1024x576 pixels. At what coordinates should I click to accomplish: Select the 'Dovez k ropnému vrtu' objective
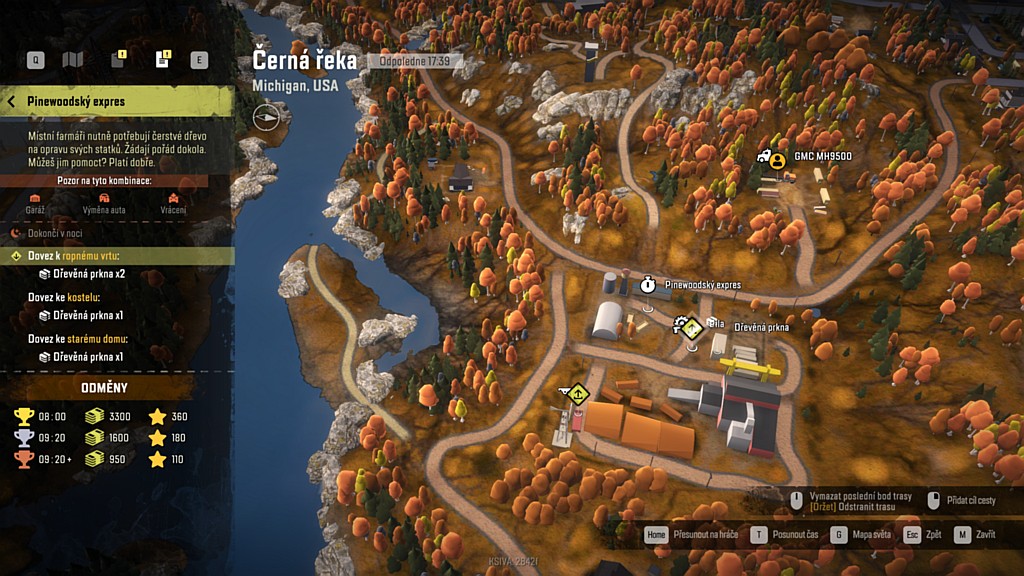76,256
